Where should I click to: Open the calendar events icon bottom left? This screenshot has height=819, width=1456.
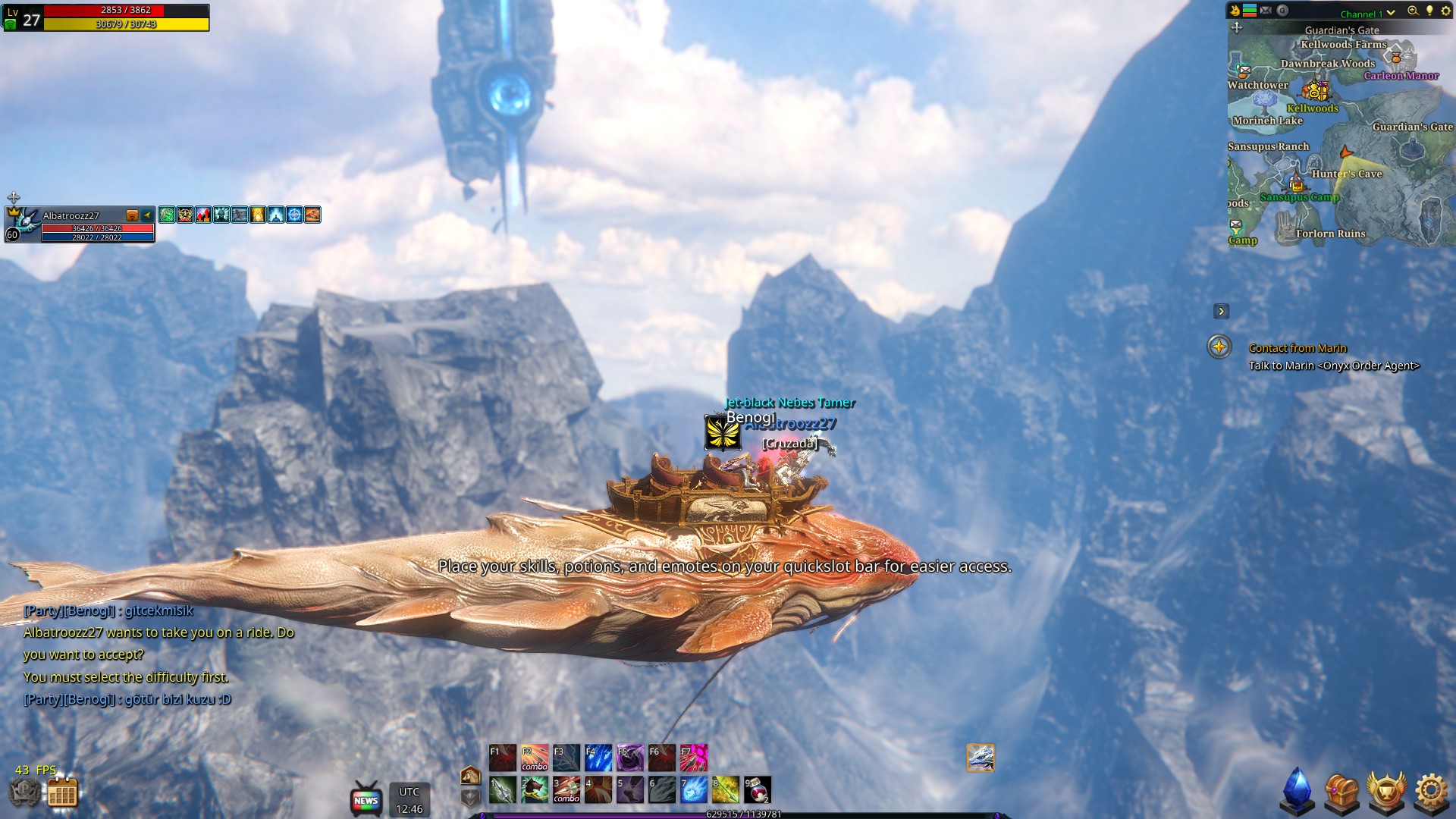point(63,792)
